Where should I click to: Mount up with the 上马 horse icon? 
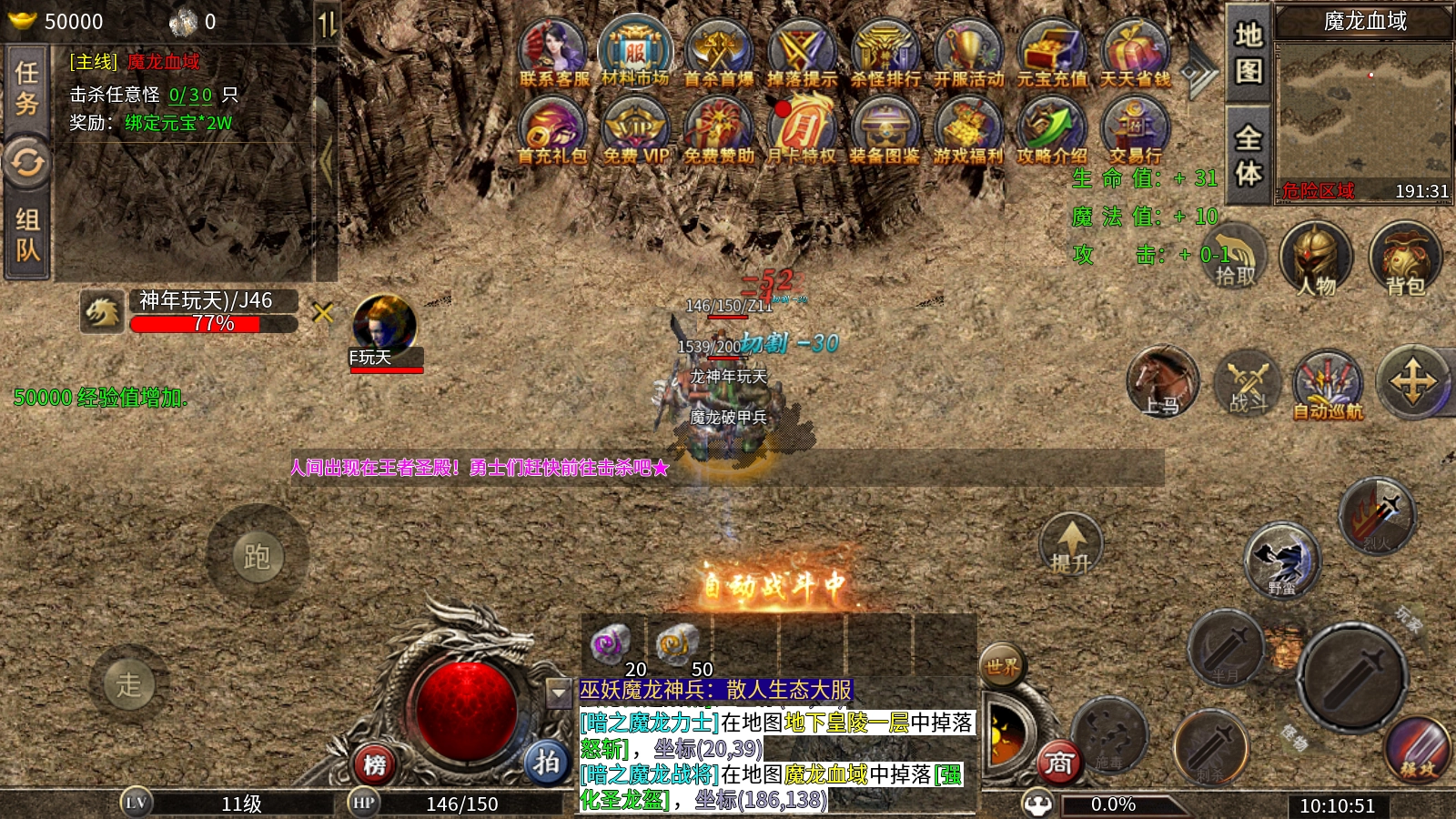1162,380
